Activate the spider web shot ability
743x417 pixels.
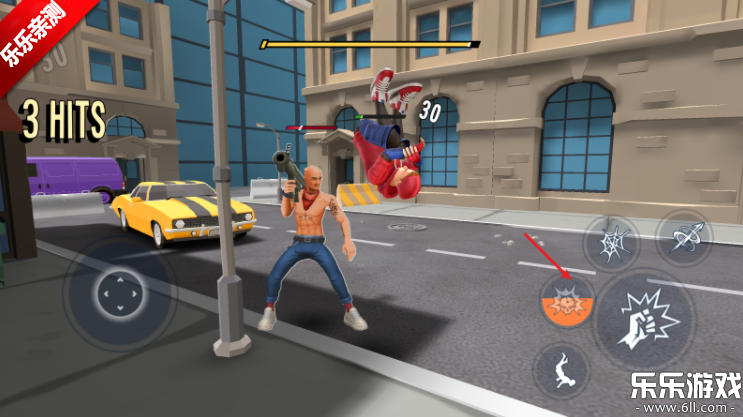tap(611, 240)
